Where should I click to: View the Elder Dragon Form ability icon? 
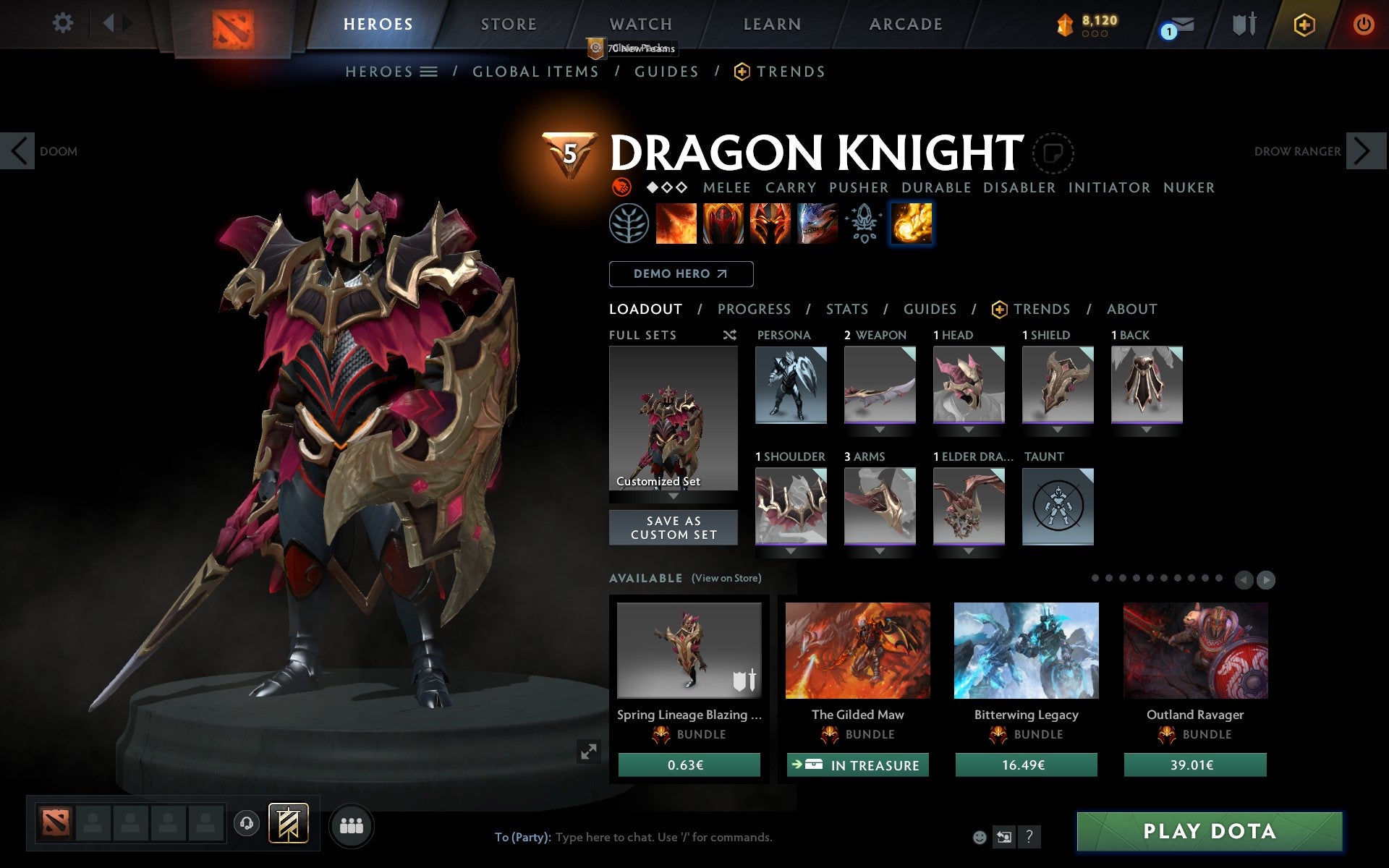[x=816, y=224]
